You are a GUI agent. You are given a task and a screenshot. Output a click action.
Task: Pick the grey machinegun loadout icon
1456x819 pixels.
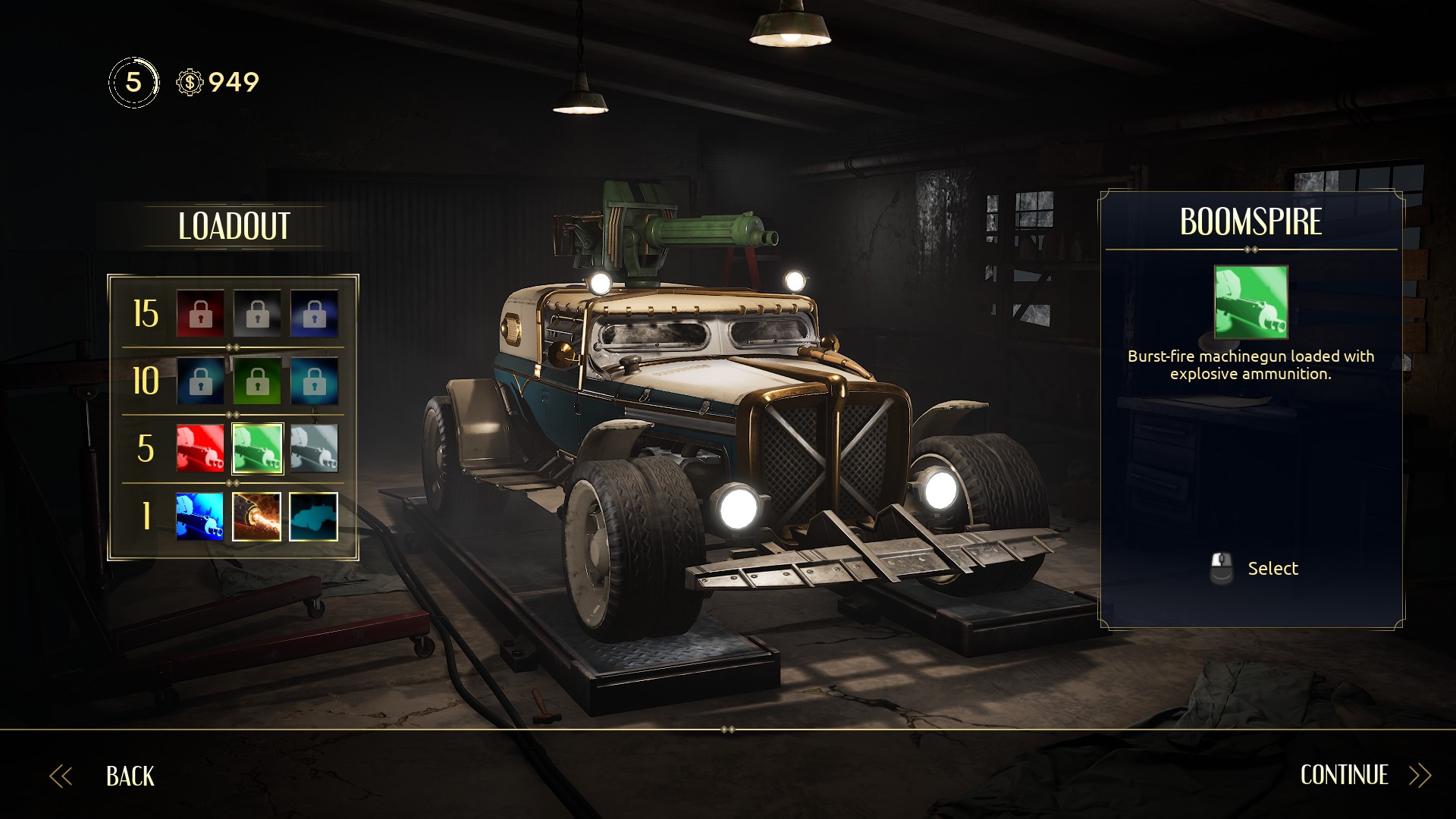[x=314, y=448]
